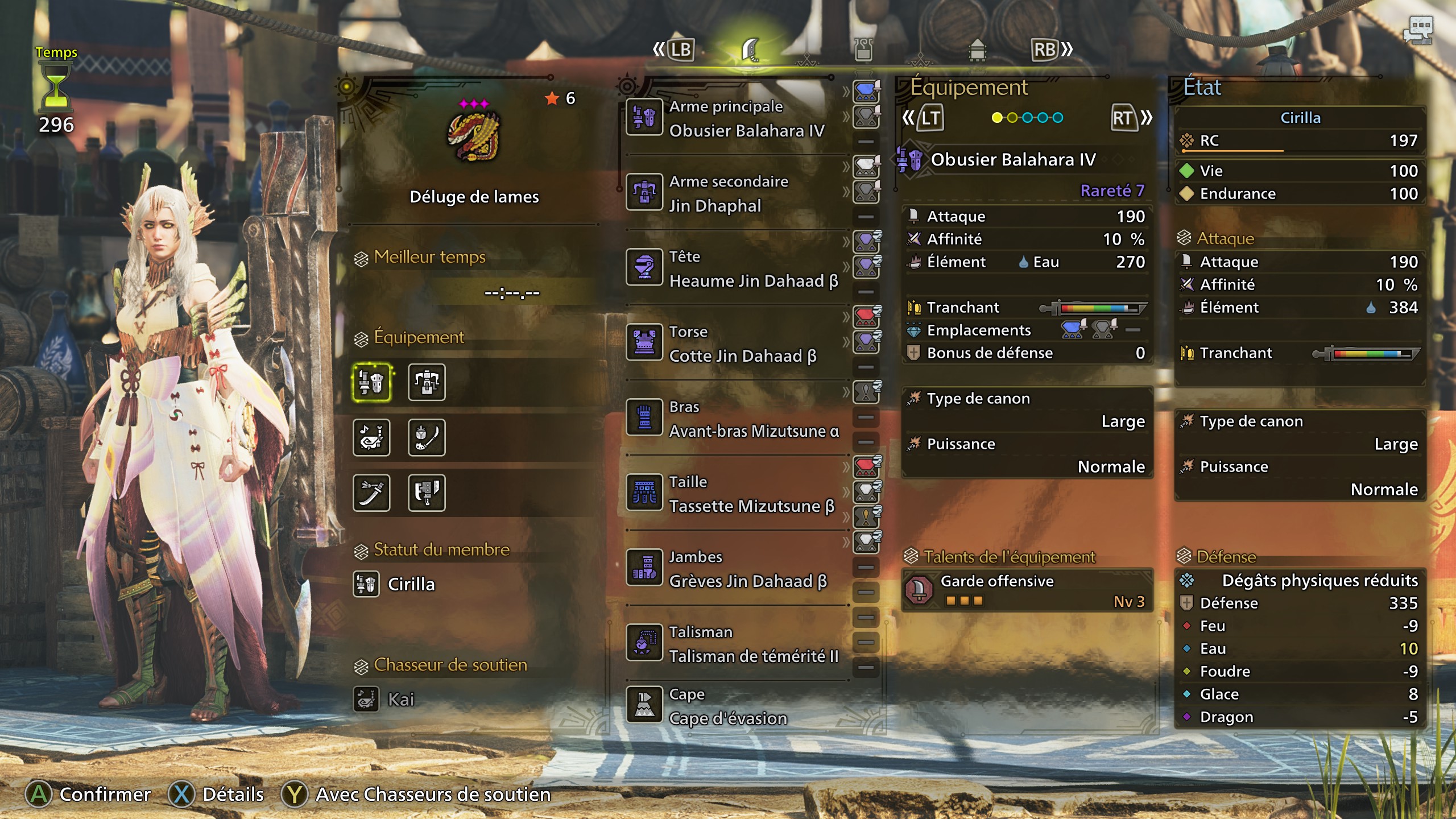The image size is (1456, 819).
Task: Switch to the highlighted hunter helmet tab
Action: coord(751,50)
